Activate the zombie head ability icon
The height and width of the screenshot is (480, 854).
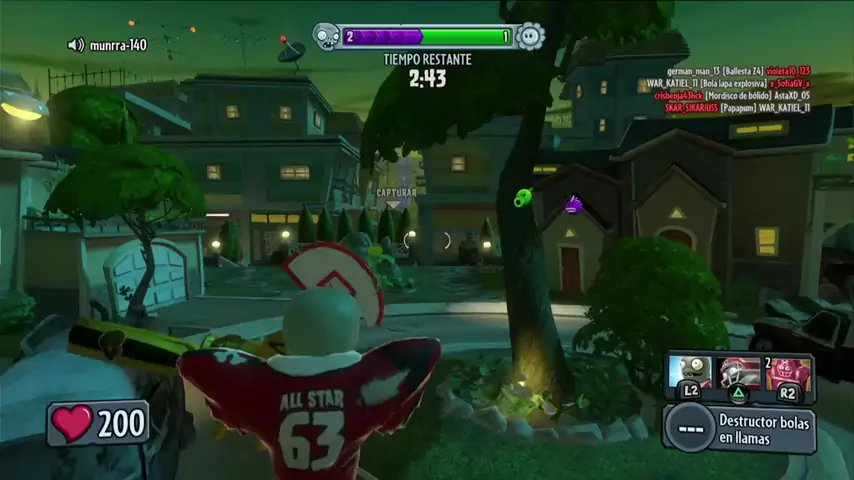pyautogui.click(x=690, y=372)
